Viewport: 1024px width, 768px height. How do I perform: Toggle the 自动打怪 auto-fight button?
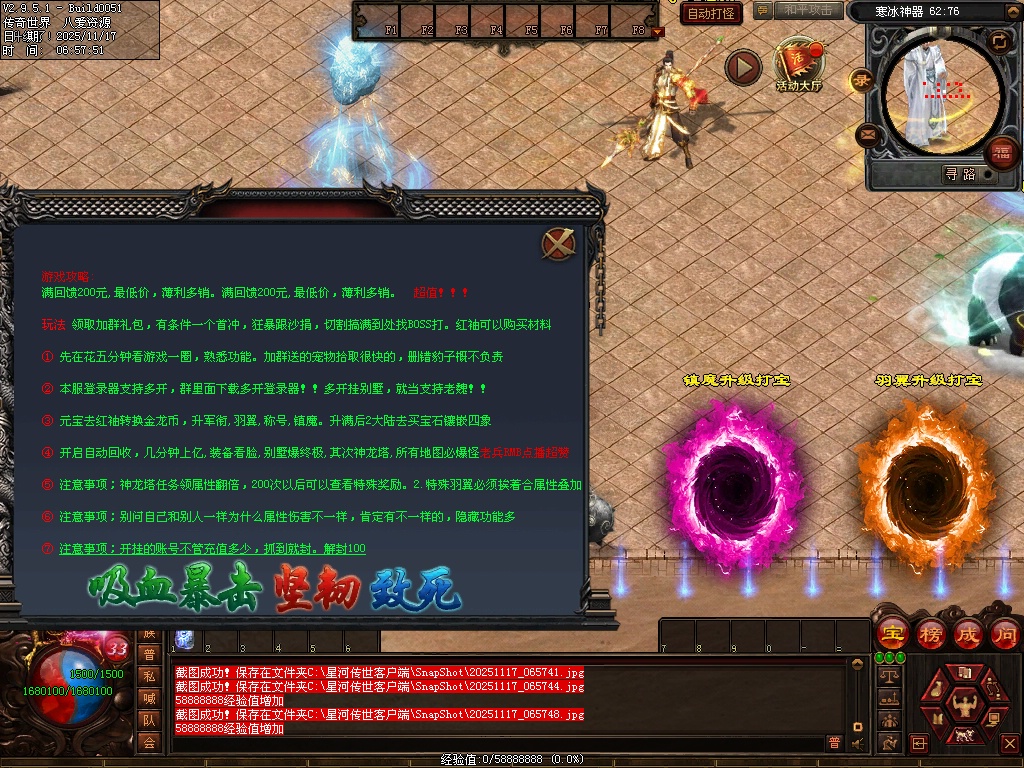[x=711, y=13]
